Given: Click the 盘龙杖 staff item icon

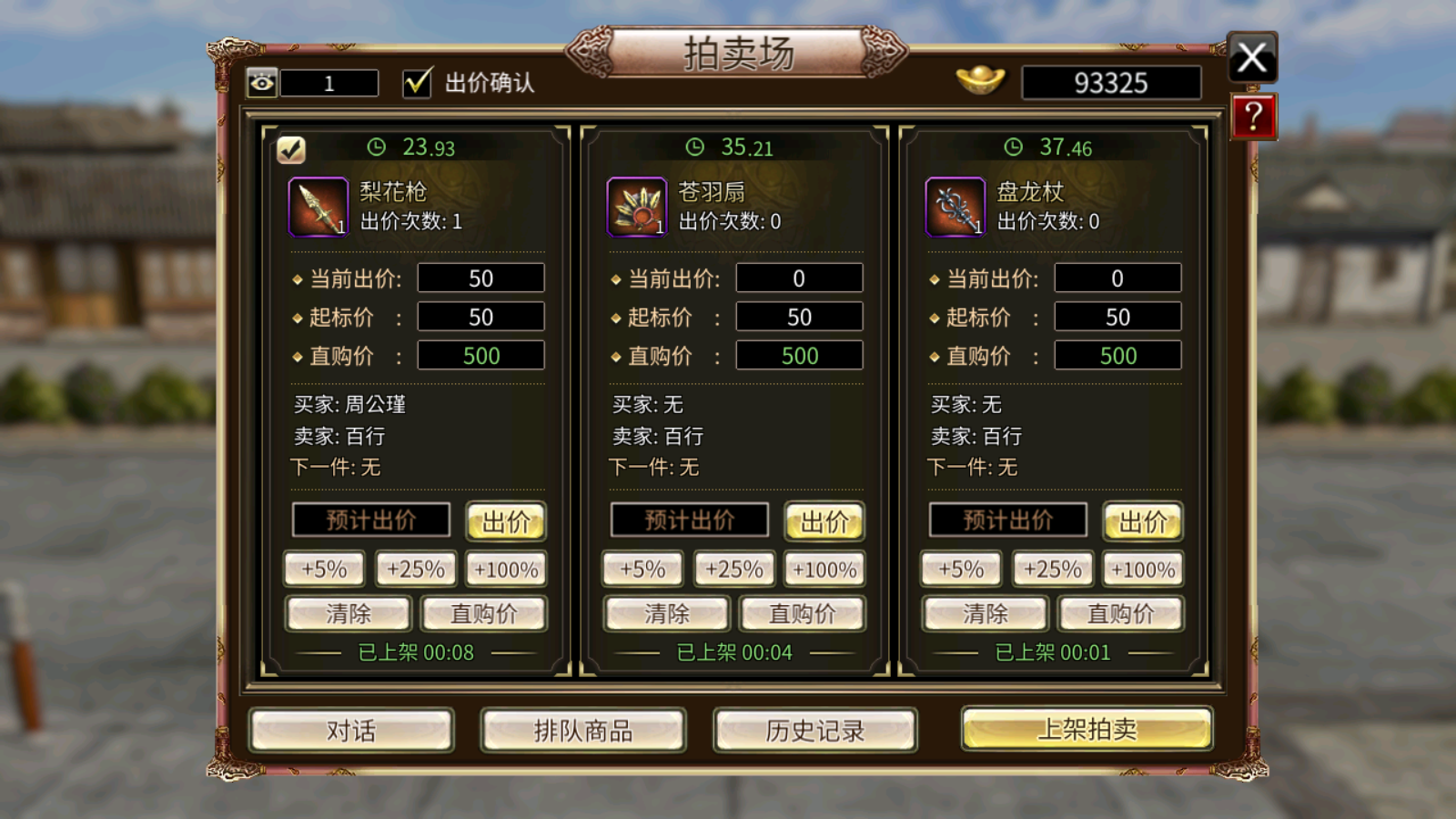Looking at the screenshot, I should tap(955, 207).
